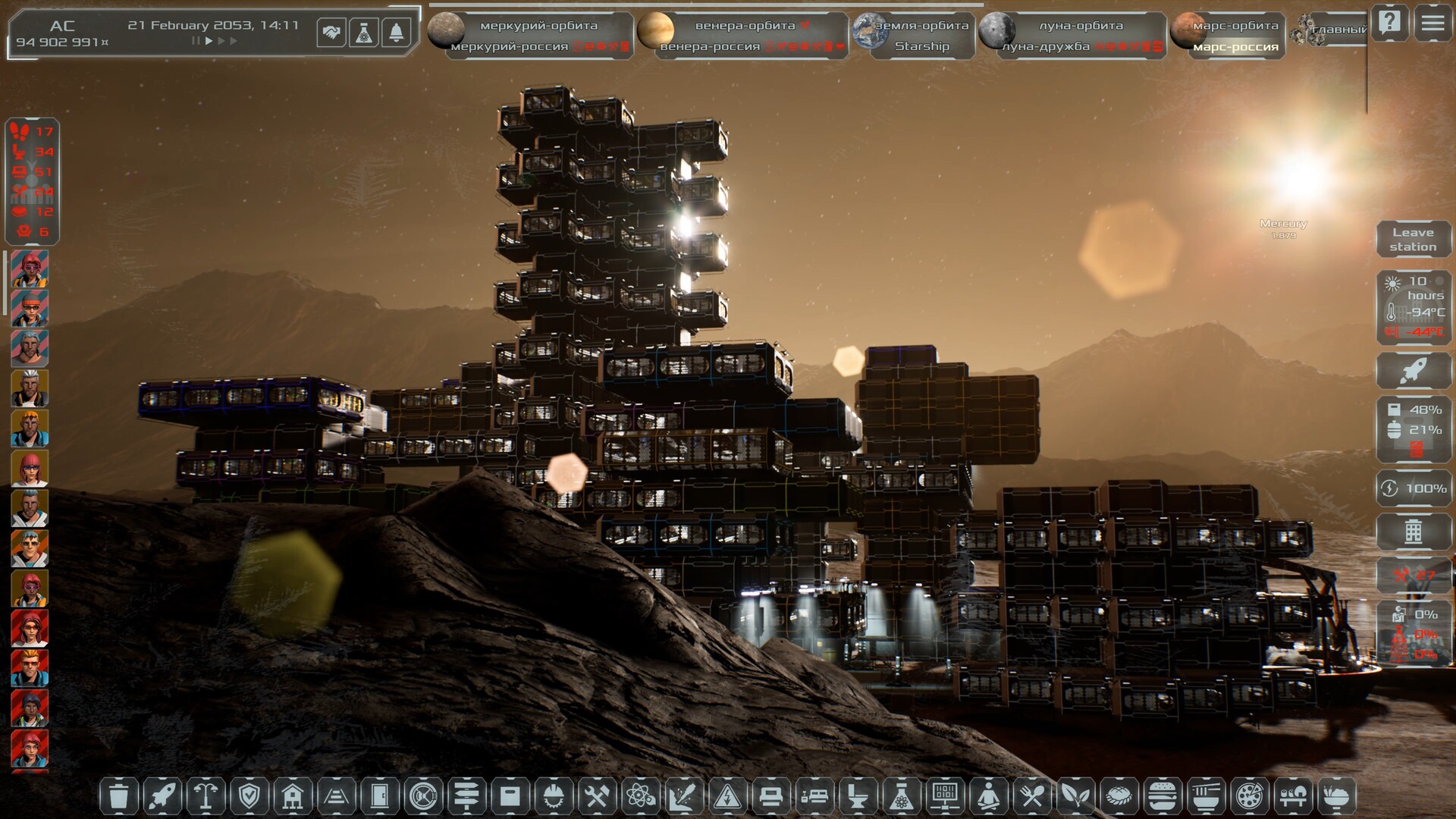Go to the луна-дружба base
This screenshot has width=1456, height=819.
(1046, 46)
